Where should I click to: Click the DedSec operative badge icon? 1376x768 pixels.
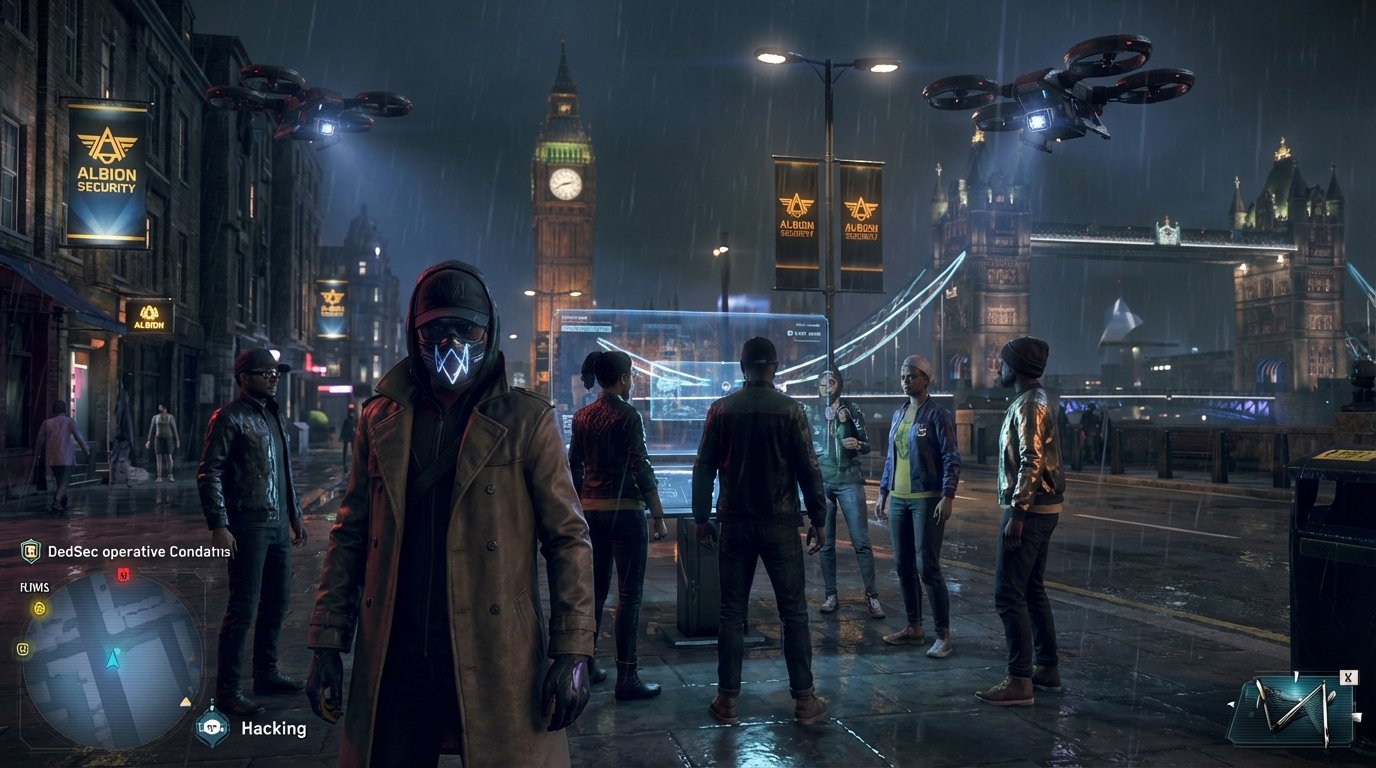29,550
